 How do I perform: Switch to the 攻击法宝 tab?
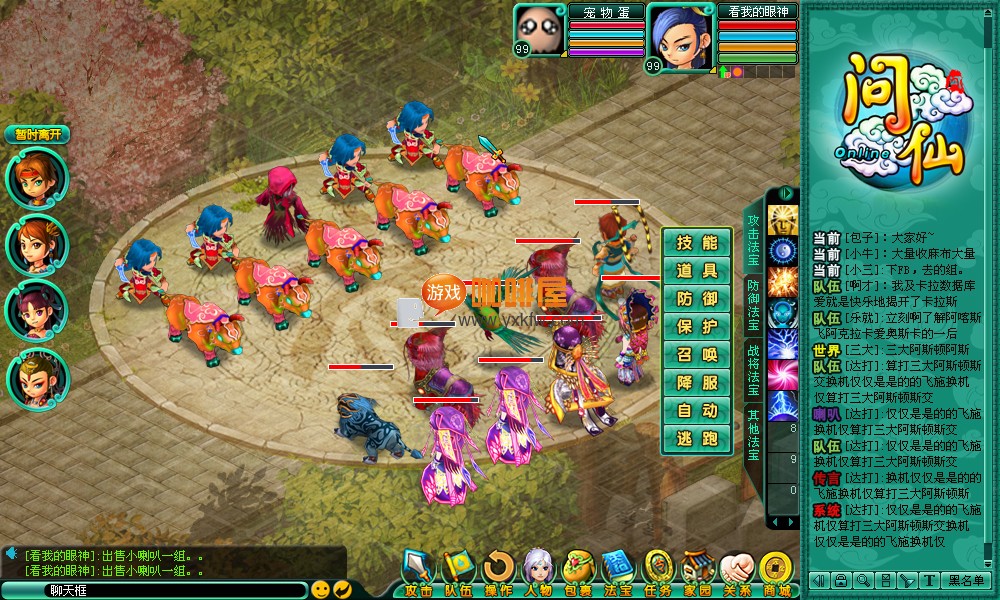(x=754, y=236)
